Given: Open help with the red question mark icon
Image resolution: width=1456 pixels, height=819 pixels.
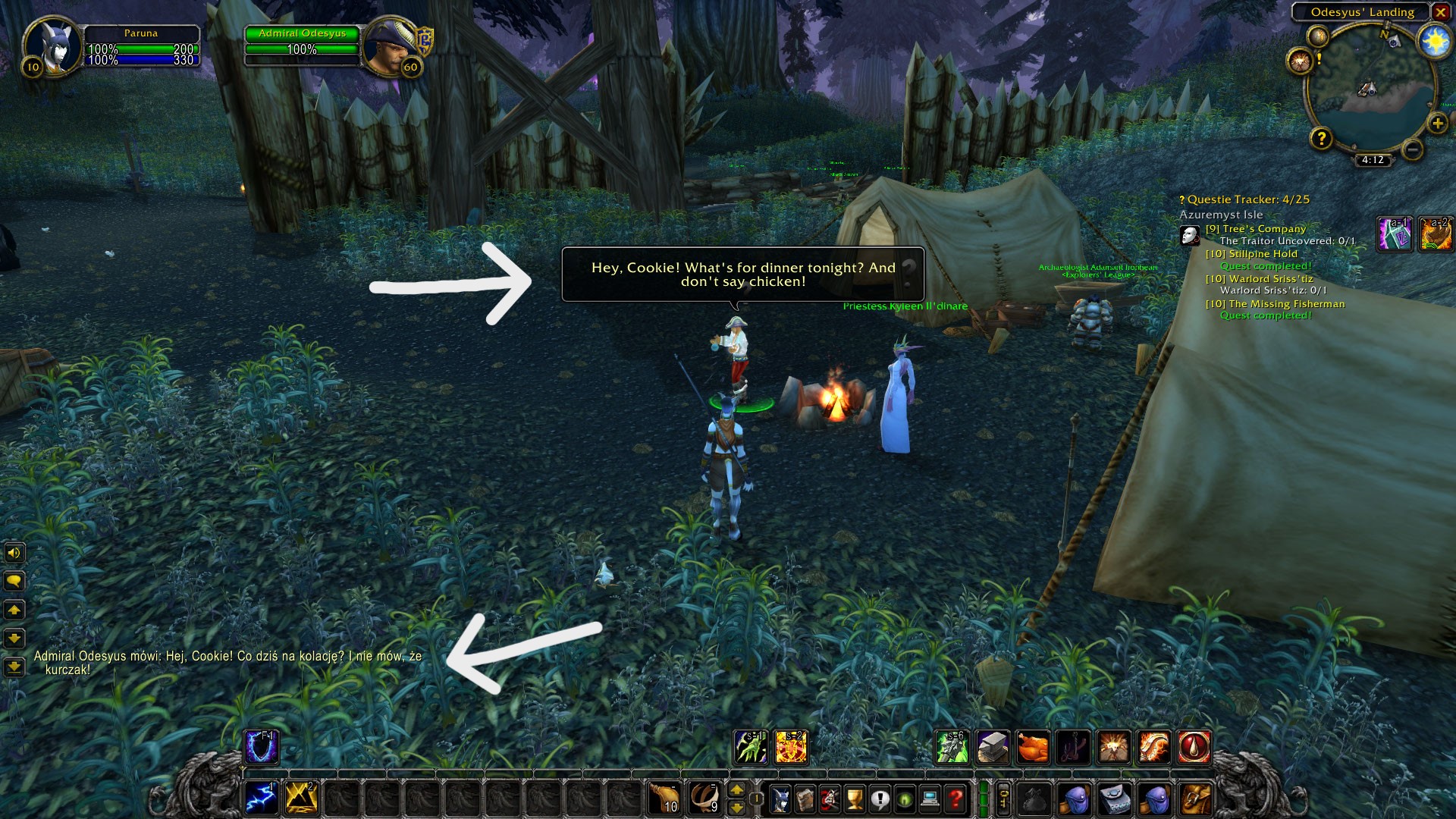Looking at the screenshot, I should pyautogui.click(x=954, y=797).
